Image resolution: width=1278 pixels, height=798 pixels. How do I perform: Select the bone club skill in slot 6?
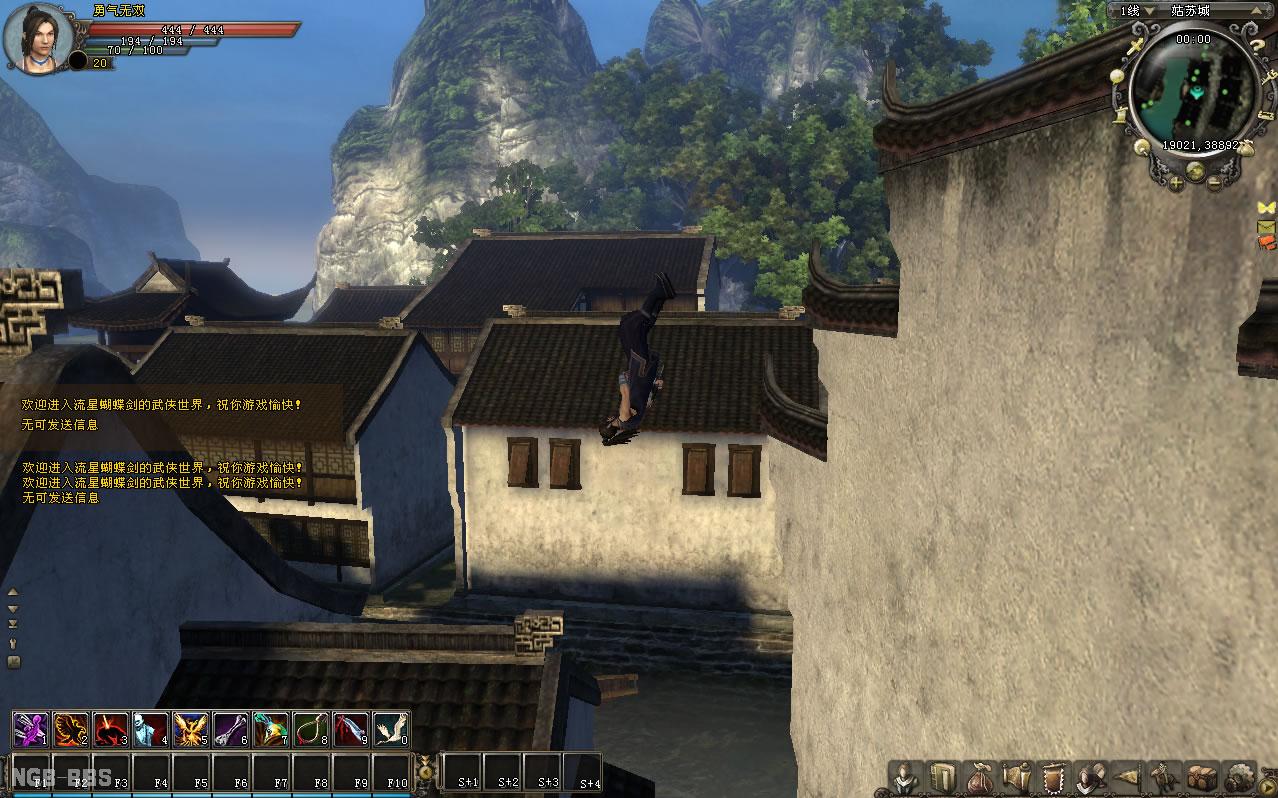coord(231,731)
